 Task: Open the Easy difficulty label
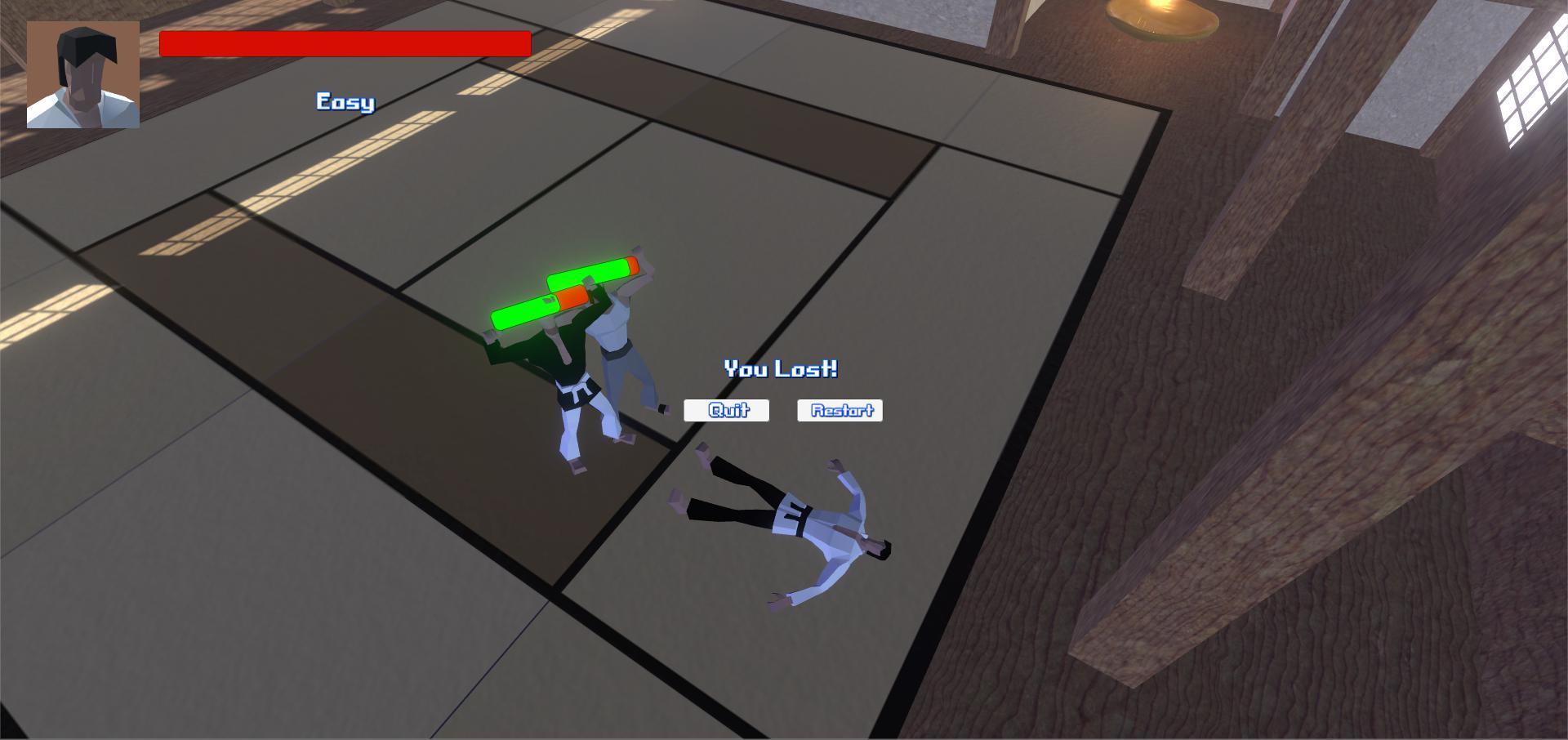[x=343, y=101]
